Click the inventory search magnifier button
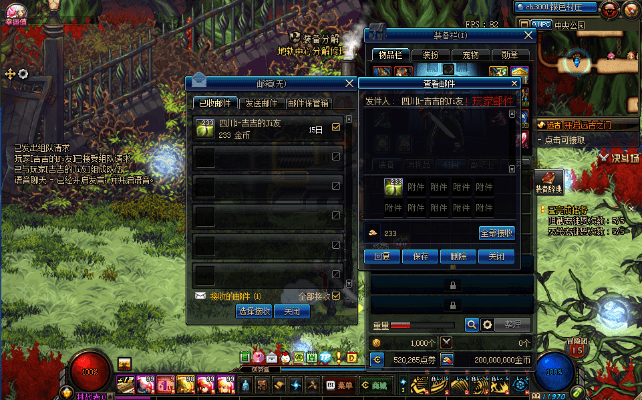642x400 pixels. pos(472,324)
